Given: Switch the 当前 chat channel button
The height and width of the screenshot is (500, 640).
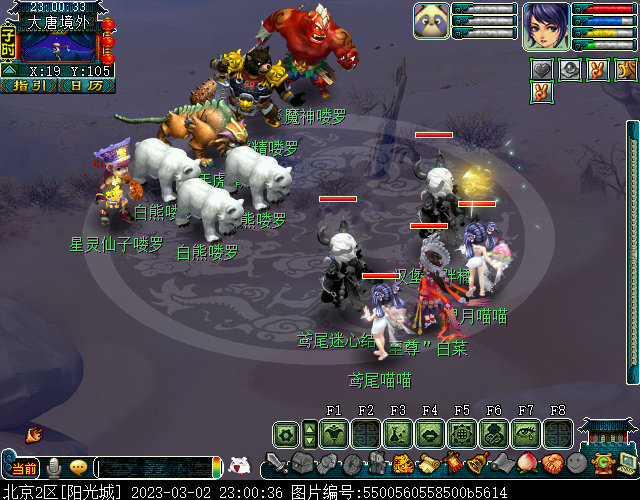Looking at the screenshot, I should pyautogui.click(x=23, y=468).
